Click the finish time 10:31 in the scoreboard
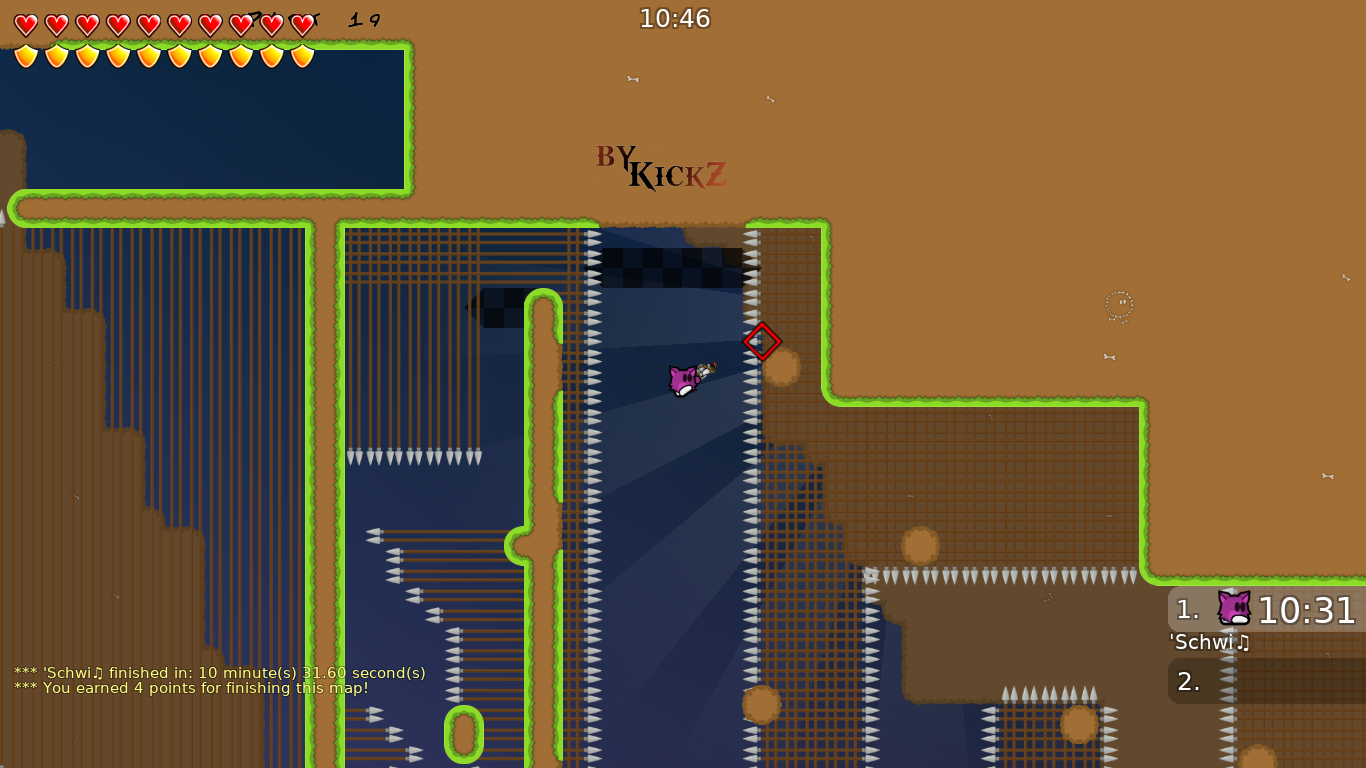 [x=1305, y=608]
